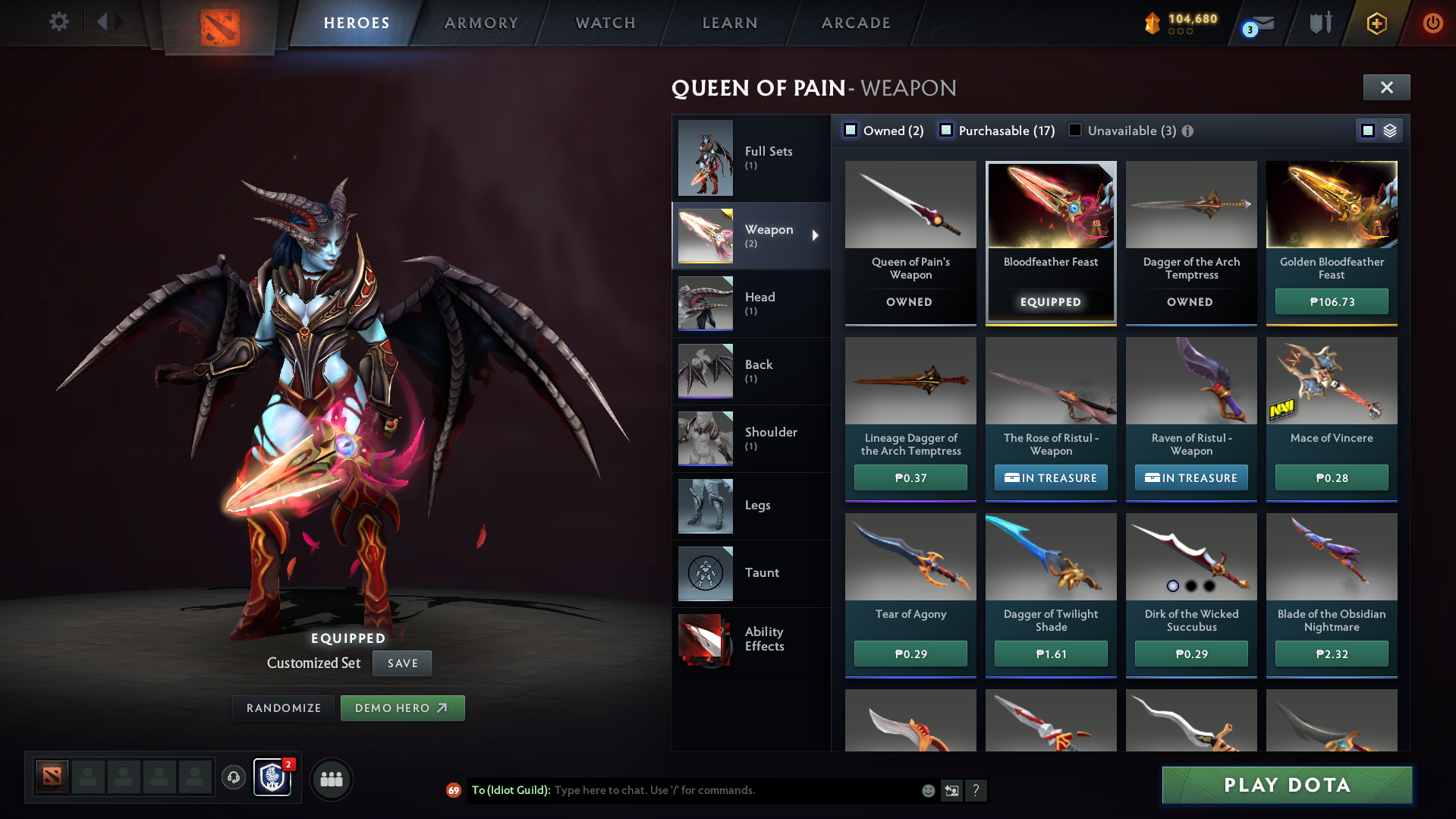Toggle the Purchasable (17) filter checkbox

[x=946, y=130]
